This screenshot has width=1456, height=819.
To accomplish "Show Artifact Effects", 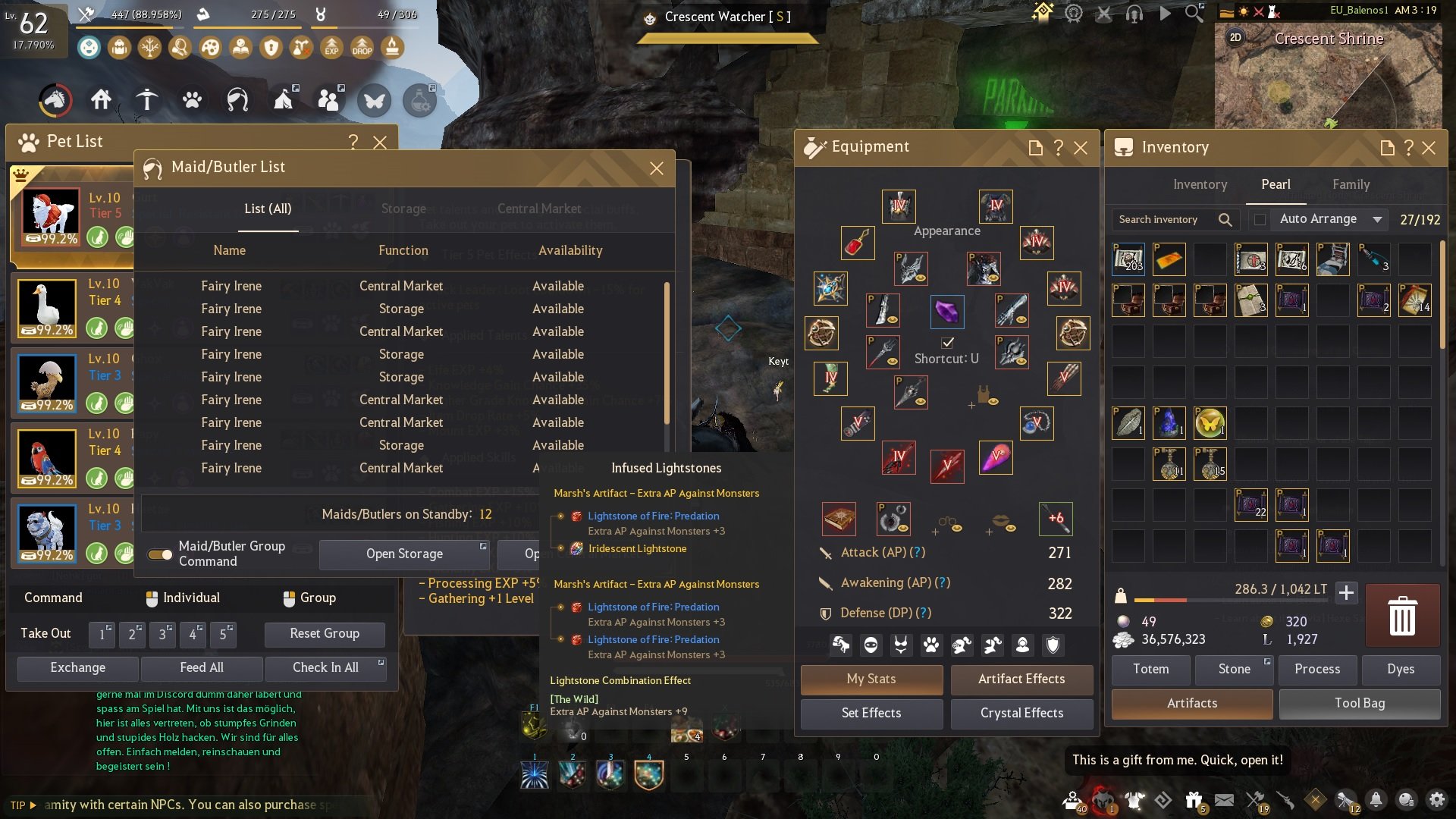I will tap(1021, 679).
